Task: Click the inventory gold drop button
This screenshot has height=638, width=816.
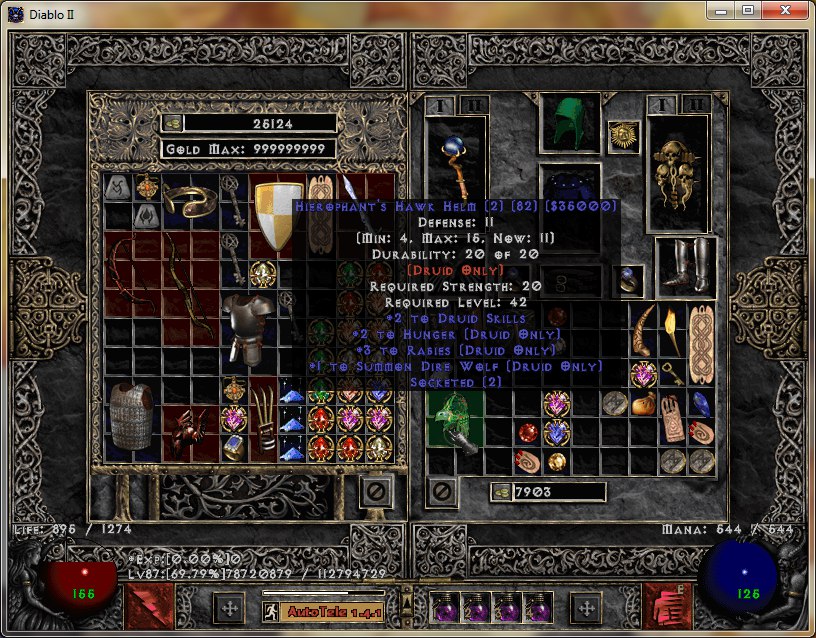Action: (x=500, y=492)
